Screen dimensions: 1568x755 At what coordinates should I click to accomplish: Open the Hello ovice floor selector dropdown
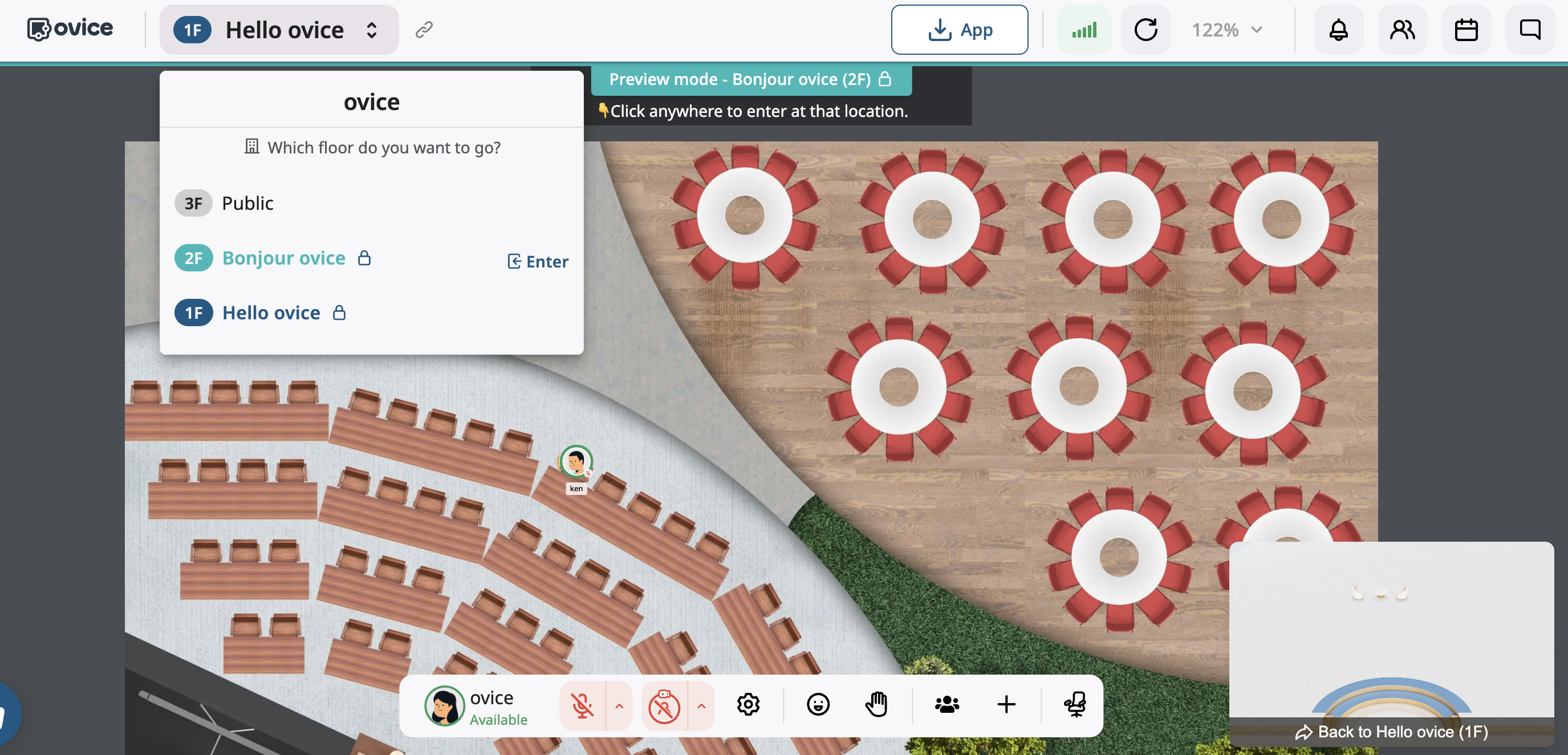click(x=279, y=30)
